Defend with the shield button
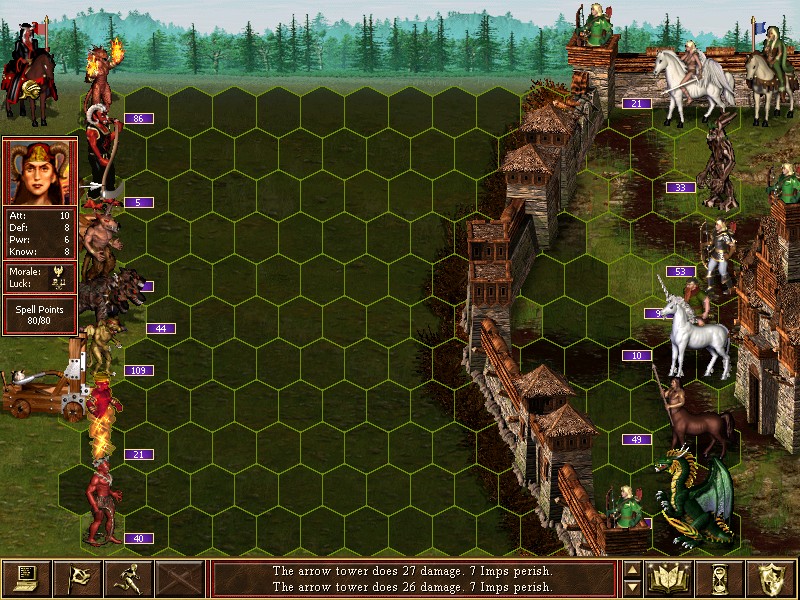Image resolution: width=800 pixels, height=600 pixels. point(772,578)
